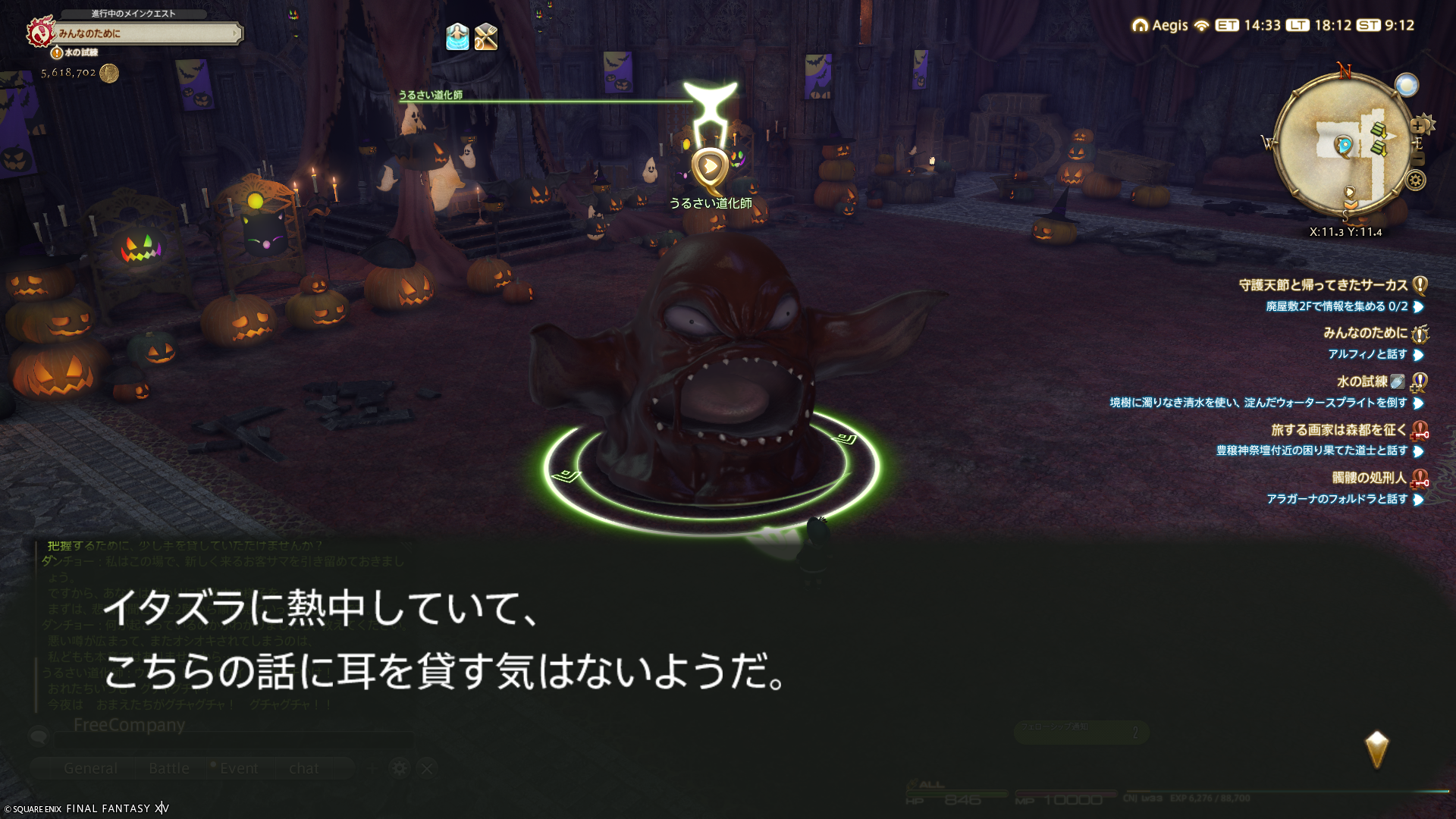The height and width of the screenshot is (819, 1456).
Task: Zoom in on the minimap
Action: (1417, 127)
